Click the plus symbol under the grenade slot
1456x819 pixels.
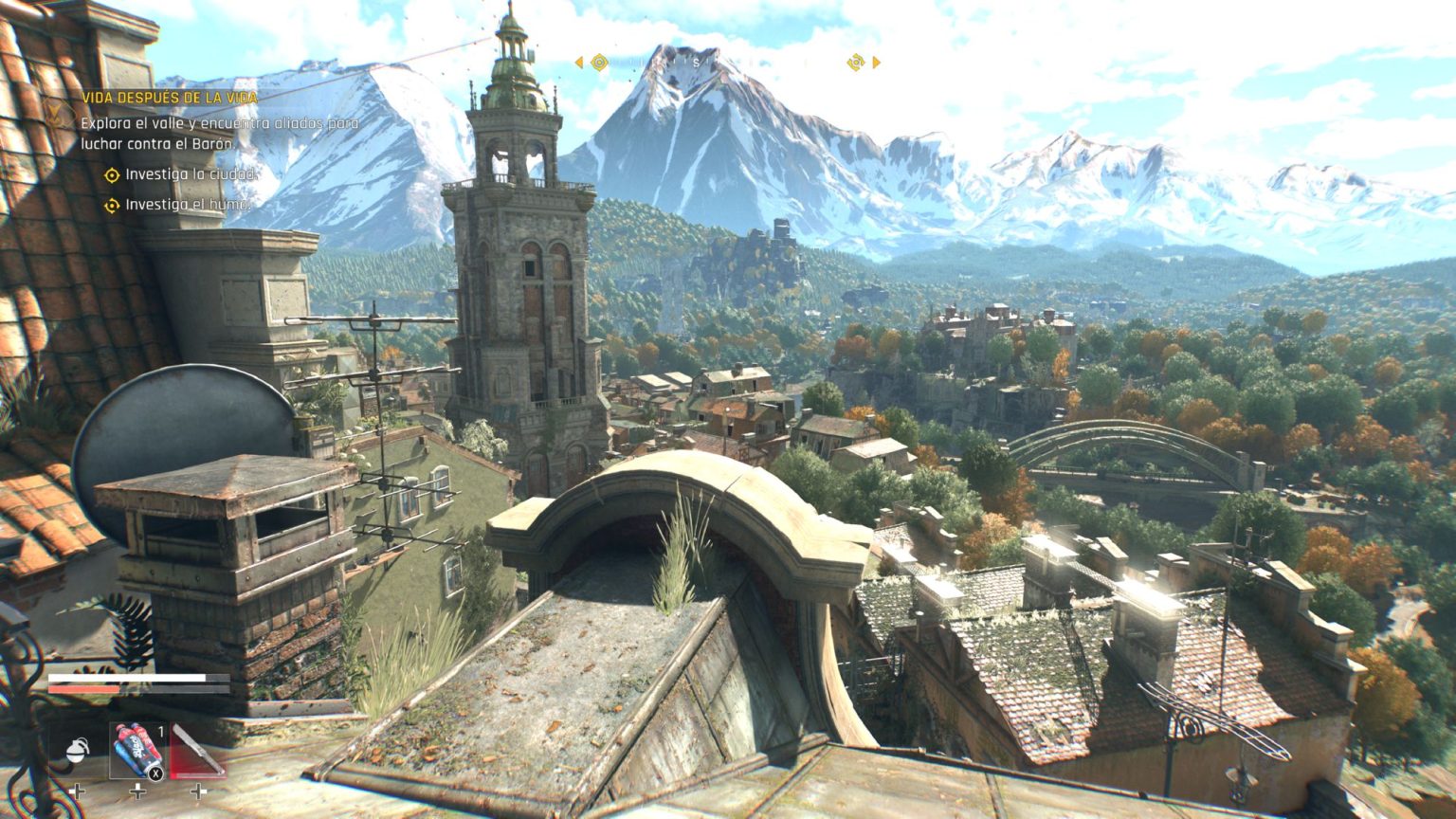point(77,792)
